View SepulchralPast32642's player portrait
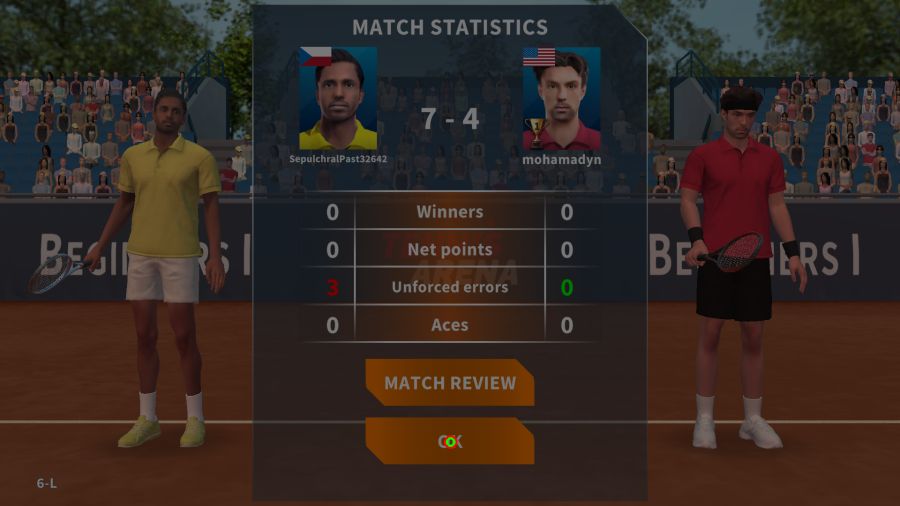 point(338,98)
